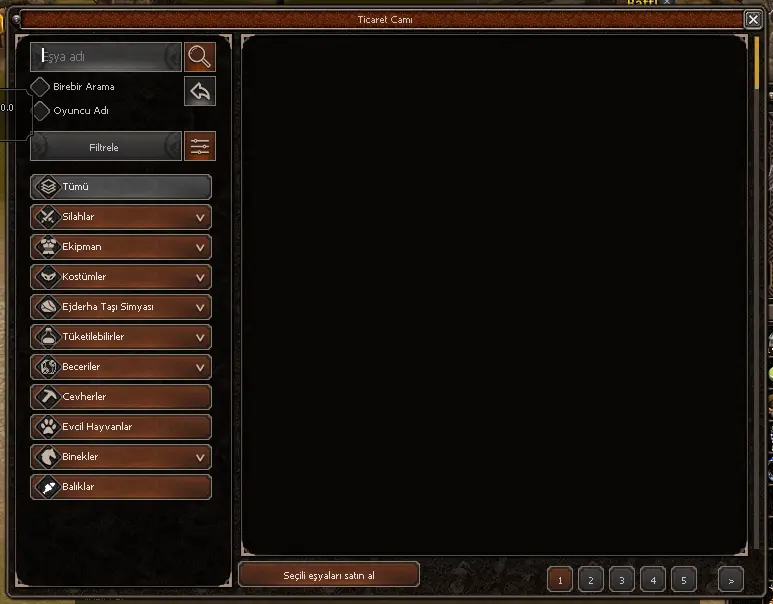Expand the Ejderha Taşı Simyası category

[121, 307]
